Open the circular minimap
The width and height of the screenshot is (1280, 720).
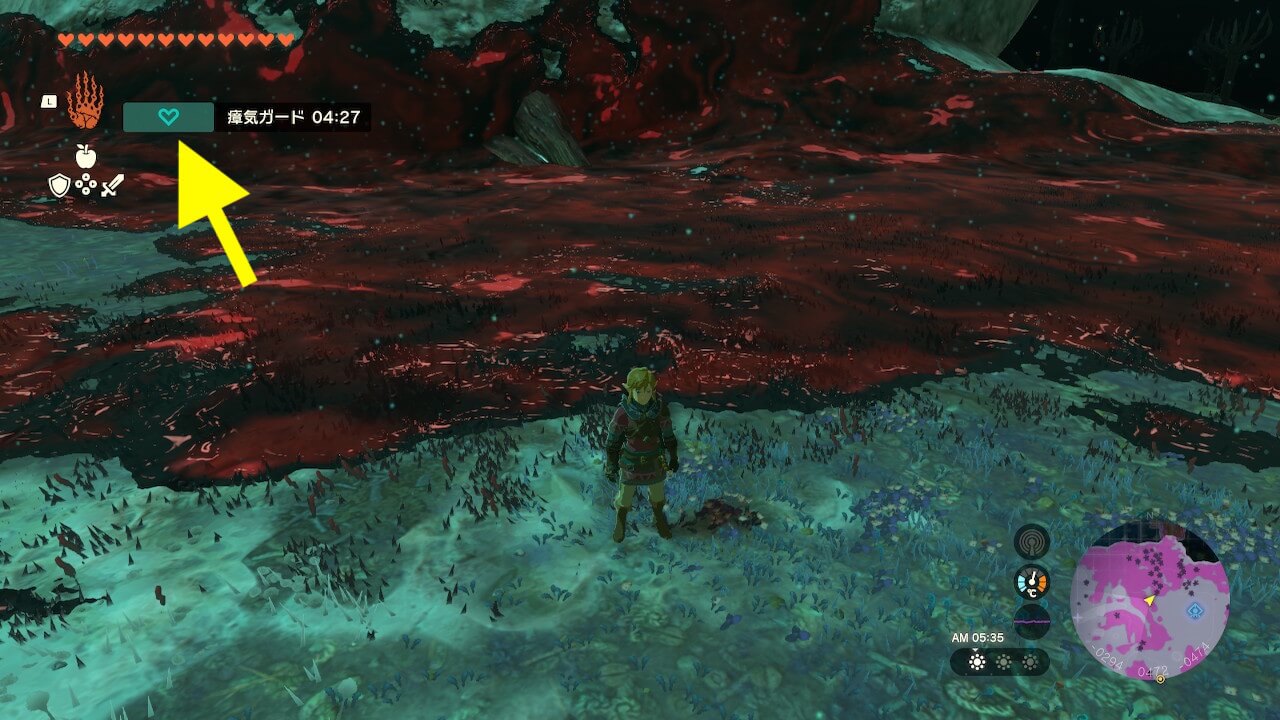[x=1149, y=602]
